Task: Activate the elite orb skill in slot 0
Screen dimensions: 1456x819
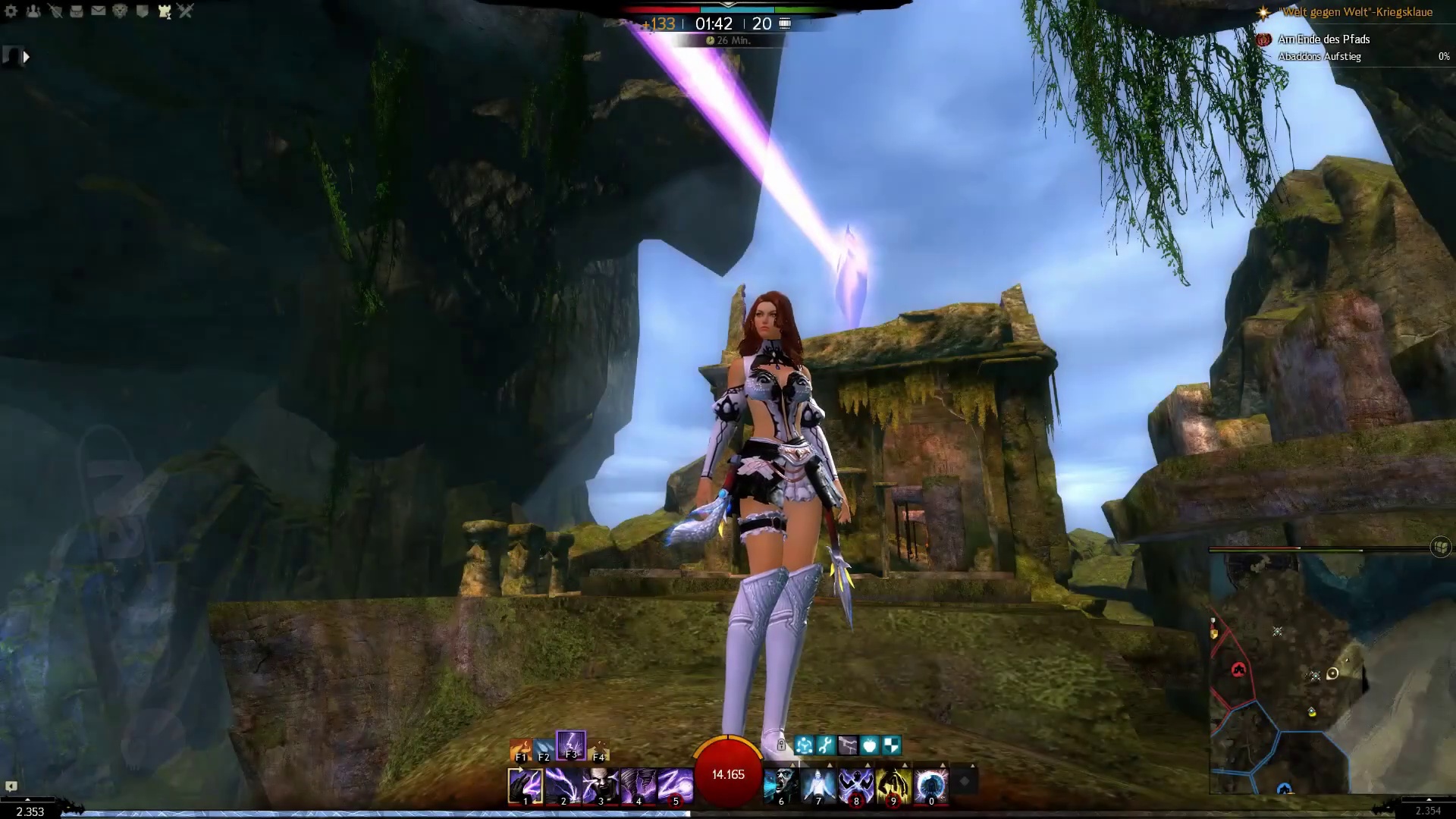Action: [x=931, y=786]
